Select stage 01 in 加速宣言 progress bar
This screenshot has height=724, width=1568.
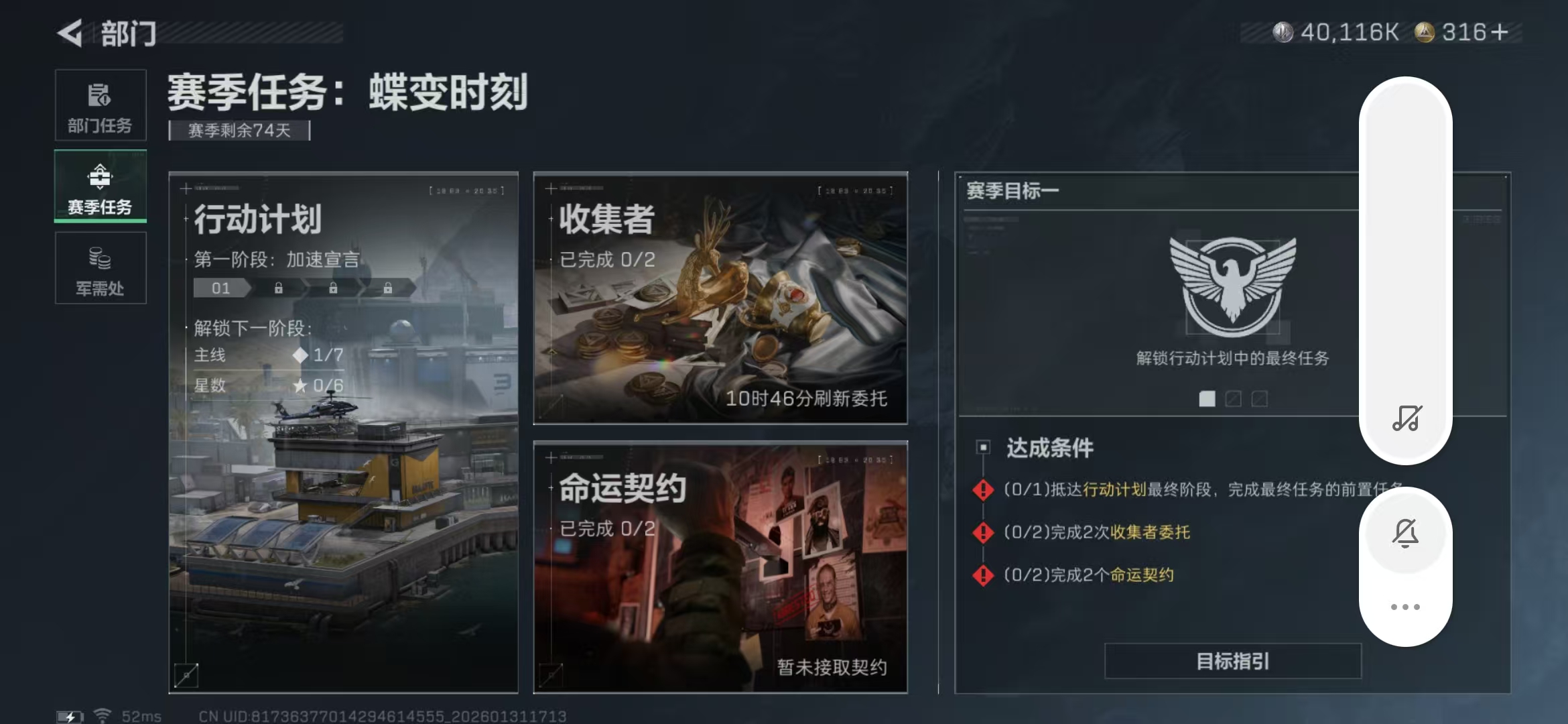220,288
